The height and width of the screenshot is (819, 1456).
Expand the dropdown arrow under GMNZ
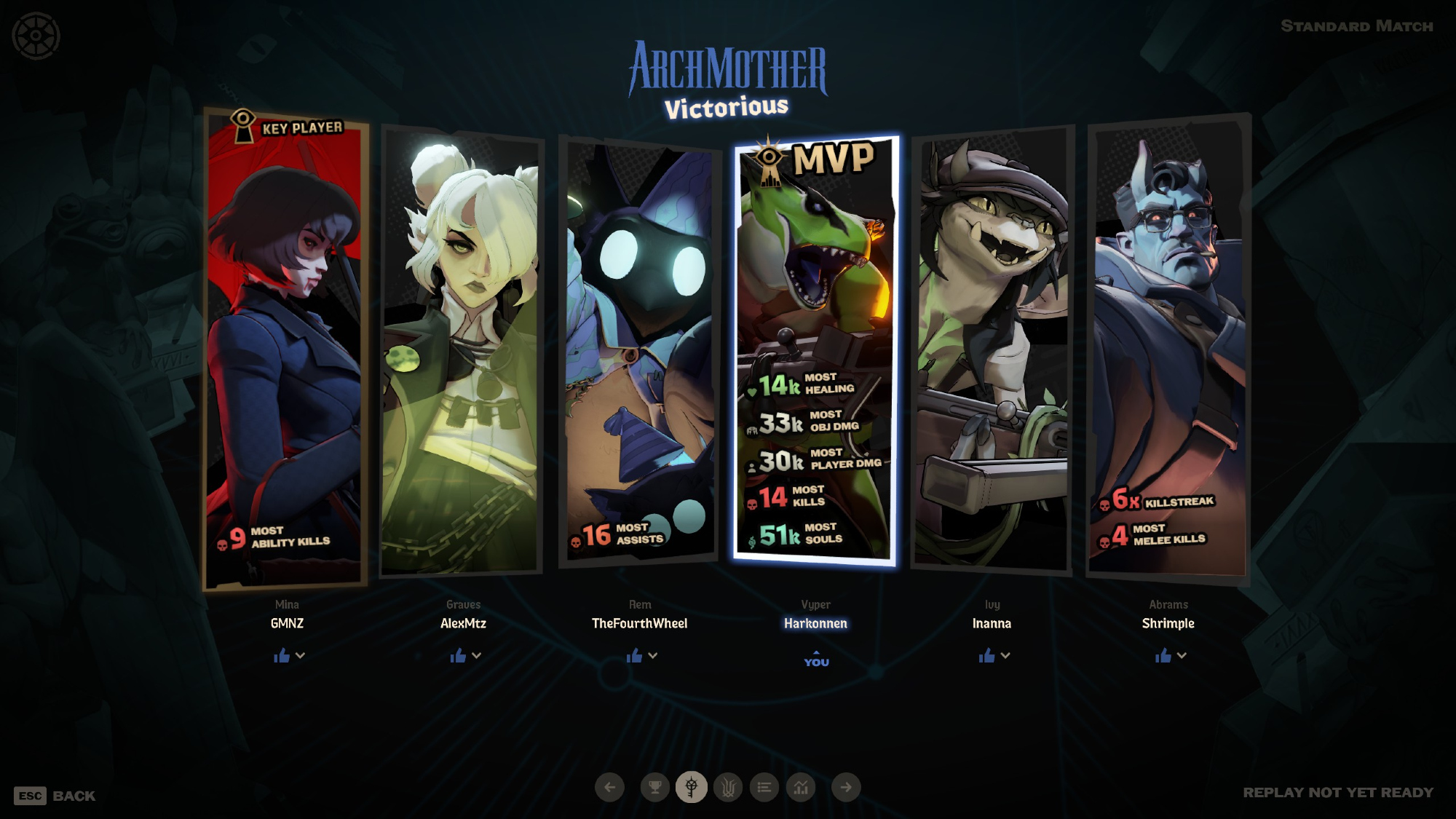[x=301, y=655]
